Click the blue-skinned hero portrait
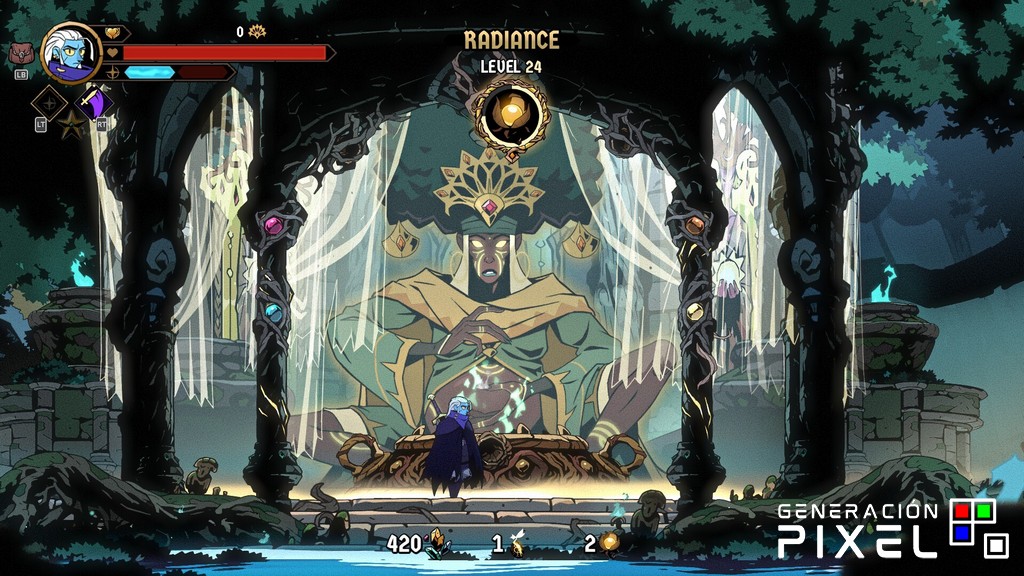Viewport: 1024px width, 576px height. tap(72, 53)
